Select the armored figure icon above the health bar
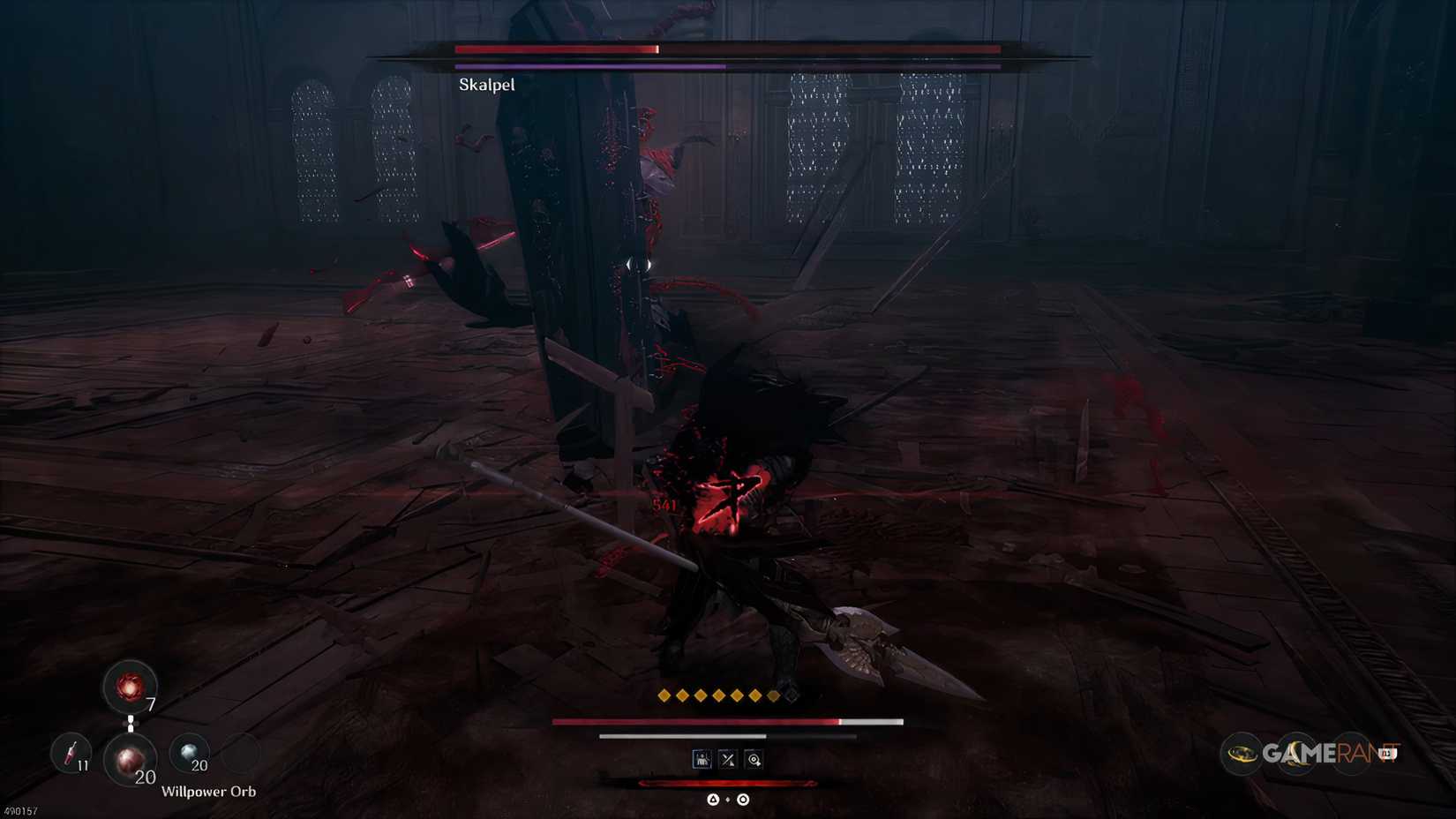Screen dimensions: 1456x819 (x=703, y=759)
